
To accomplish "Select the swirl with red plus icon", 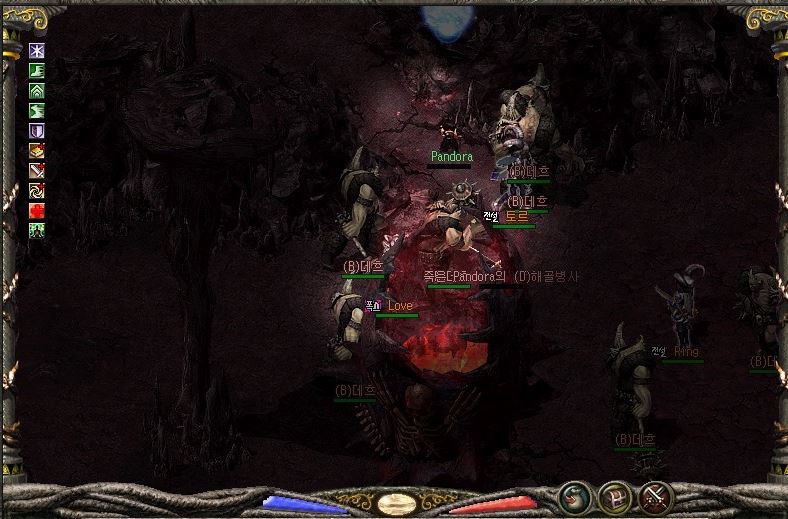I will coord(37,190).
